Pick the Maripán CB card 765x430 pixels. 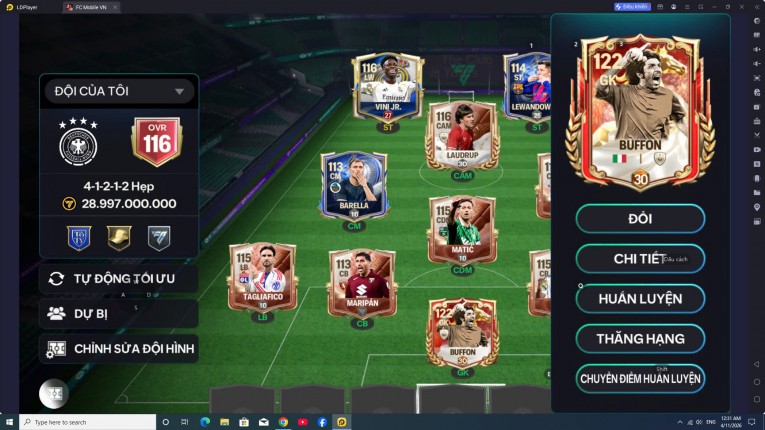pos(361,283)
